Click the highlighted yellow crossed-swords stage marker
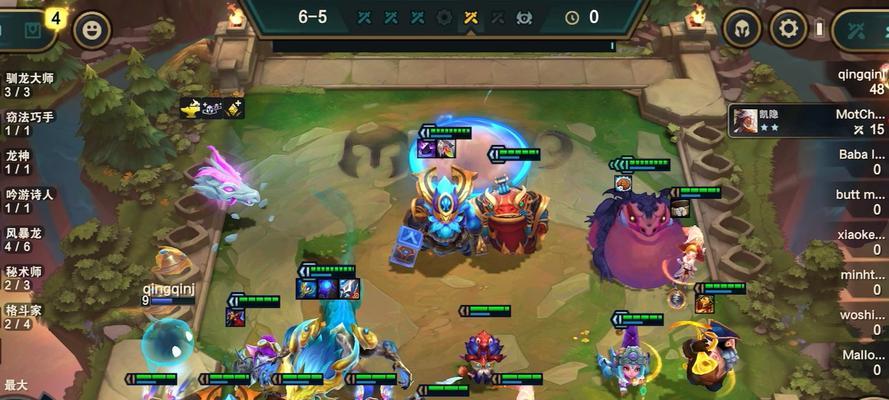Viewport: 889px width, 400px height. click(x=471, y=17)
